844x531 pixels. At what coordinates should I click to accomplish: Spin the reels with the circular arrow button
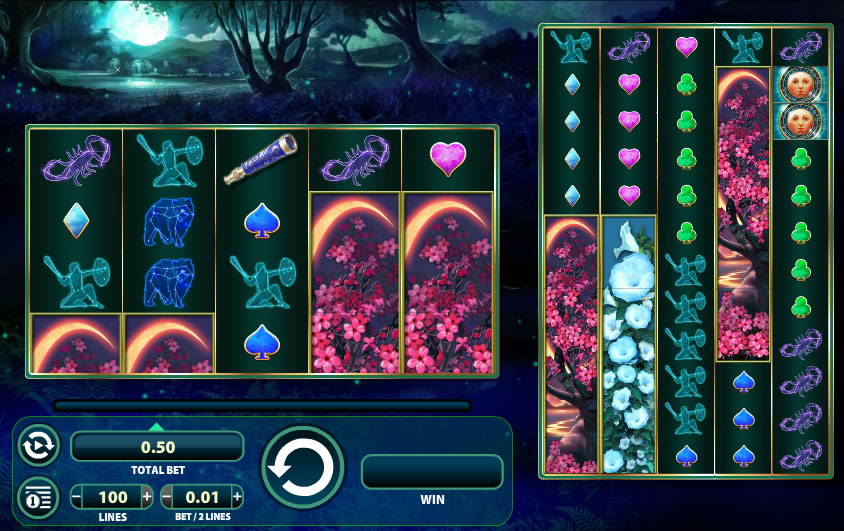(x=302, y=468)
